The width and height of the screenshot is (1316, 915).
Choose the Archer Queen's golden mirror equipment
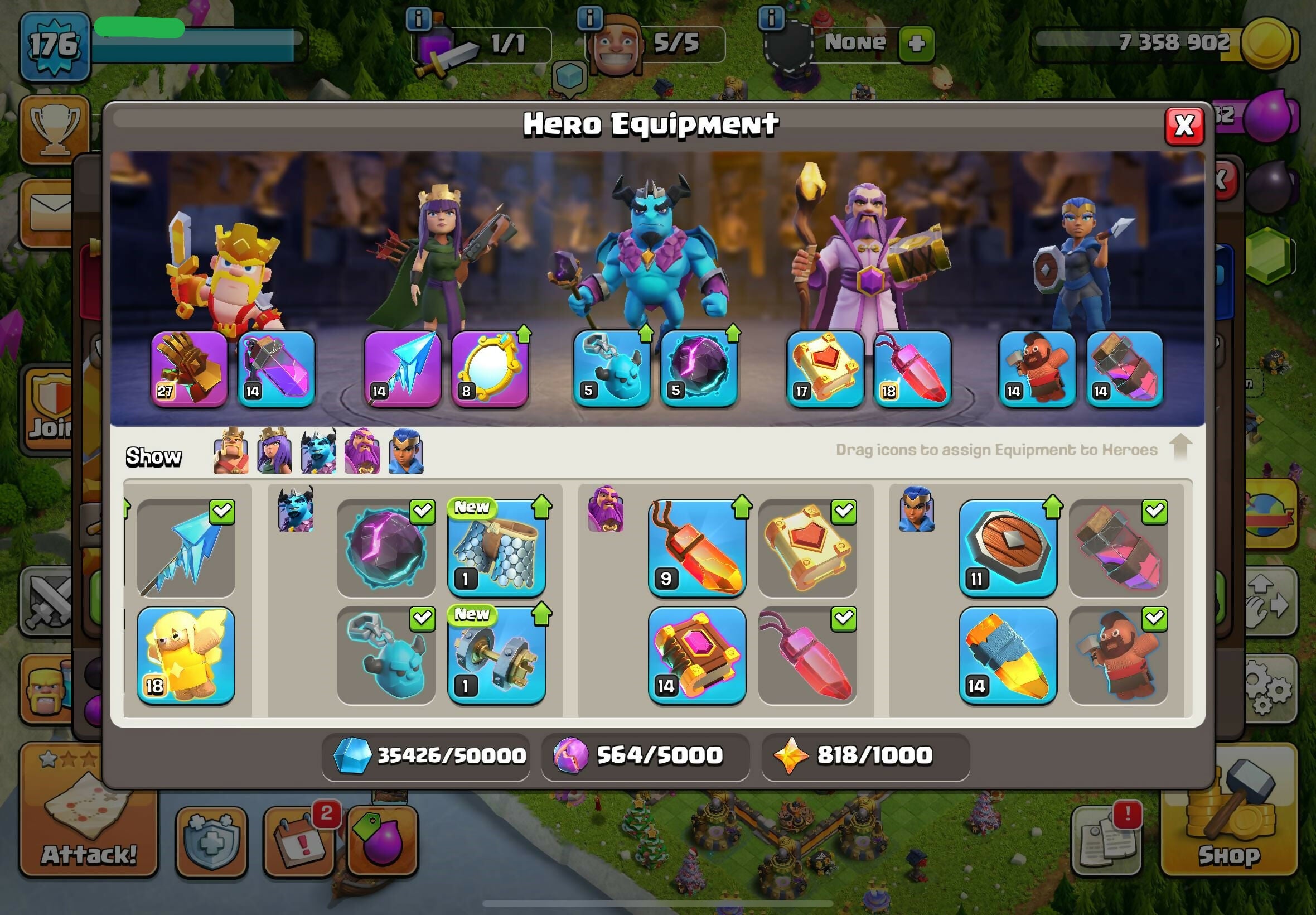(490, 369)
